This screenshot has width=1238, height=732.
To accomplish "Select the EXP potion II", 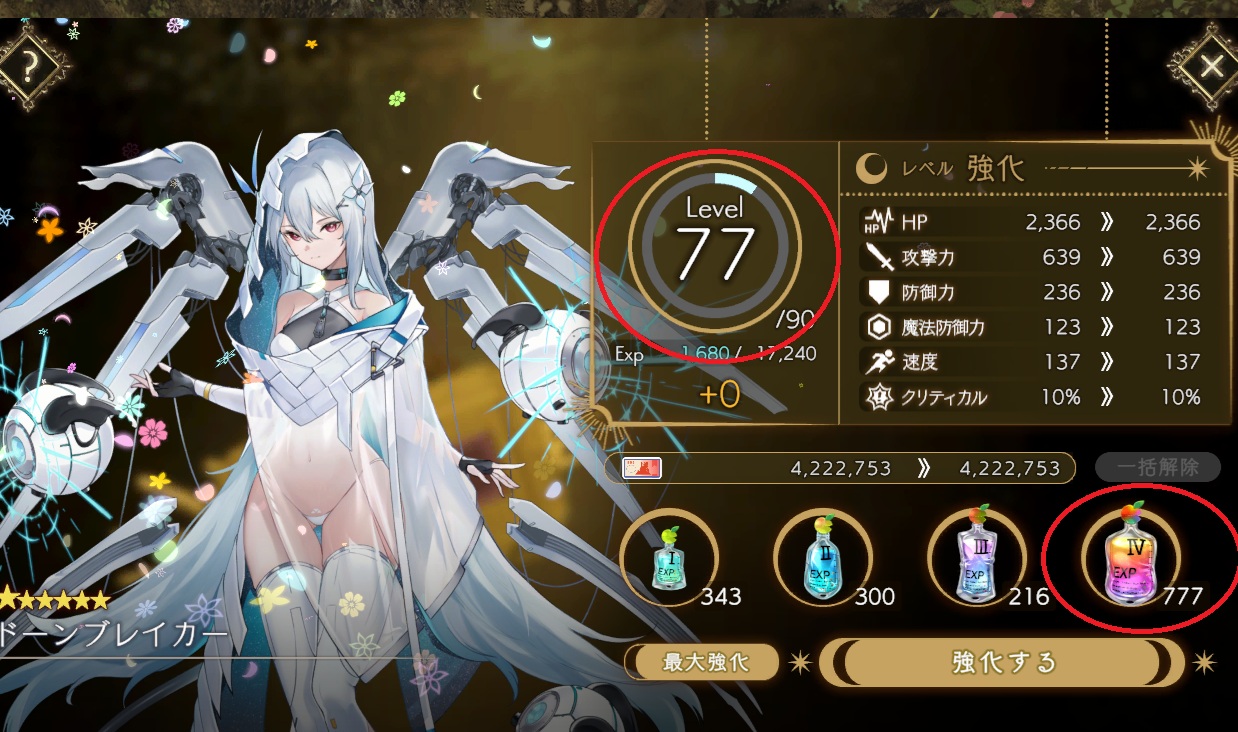I will (x=822, y=558).
